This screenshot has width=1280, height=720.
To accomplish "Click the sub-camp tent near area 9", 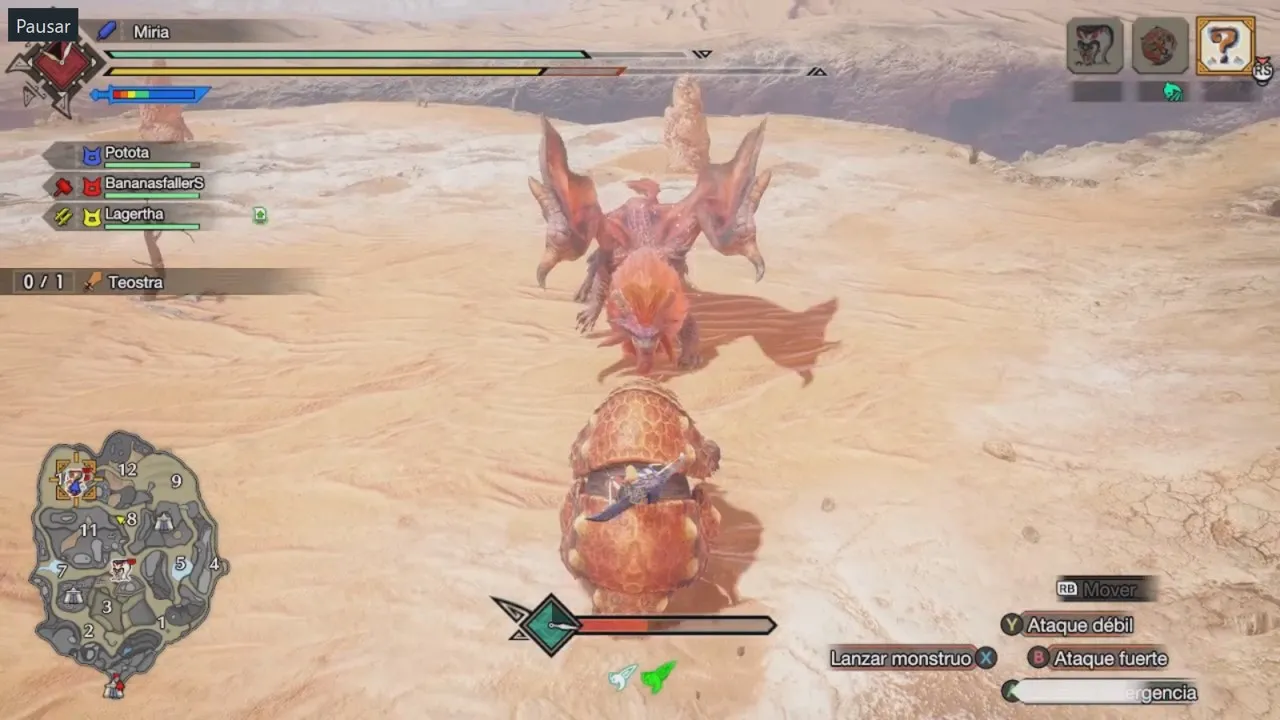I will (164, 522).
